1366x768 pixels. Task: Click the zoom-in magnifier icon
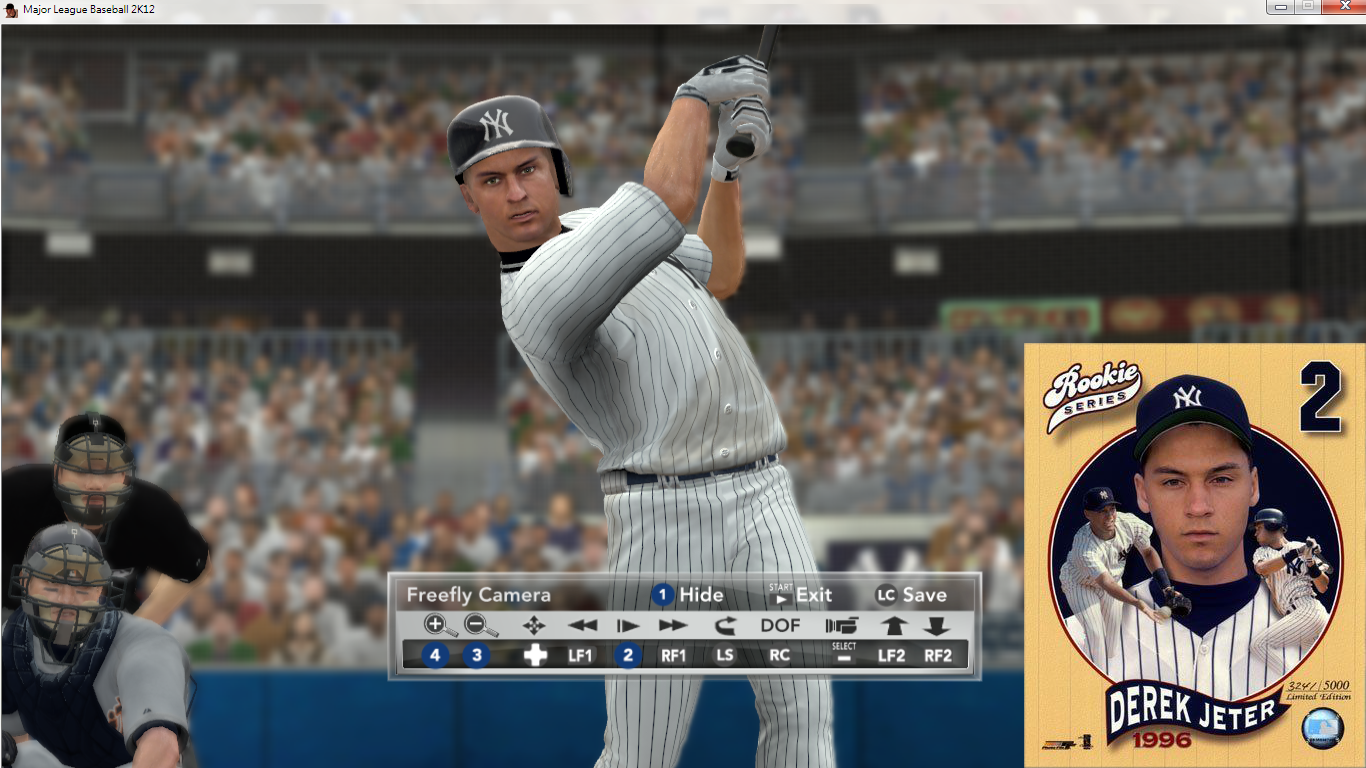[x=439, y=626]
